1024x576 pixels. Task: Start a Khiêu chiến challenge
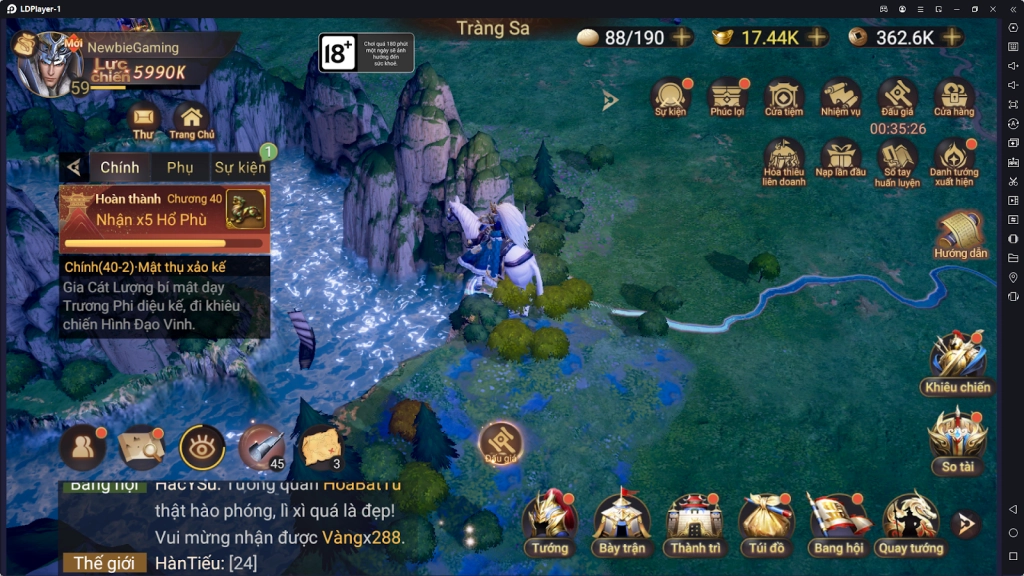[x=957, y=358]
